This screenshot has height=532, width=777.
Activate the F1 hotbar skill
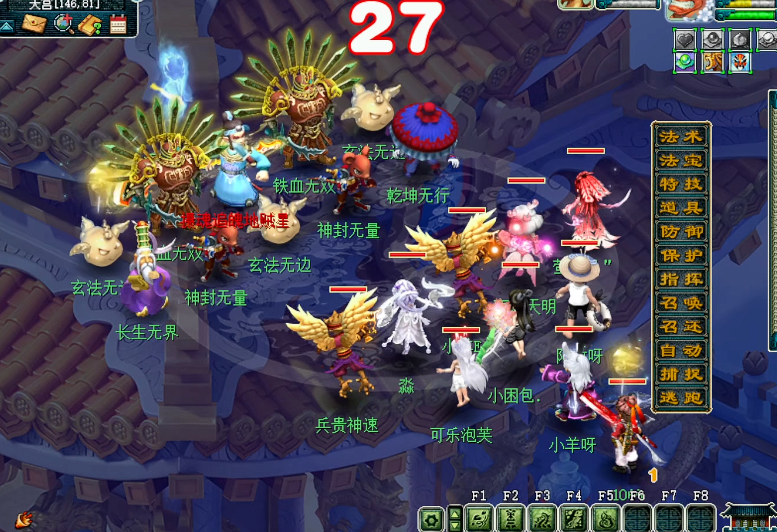[478, 519]
